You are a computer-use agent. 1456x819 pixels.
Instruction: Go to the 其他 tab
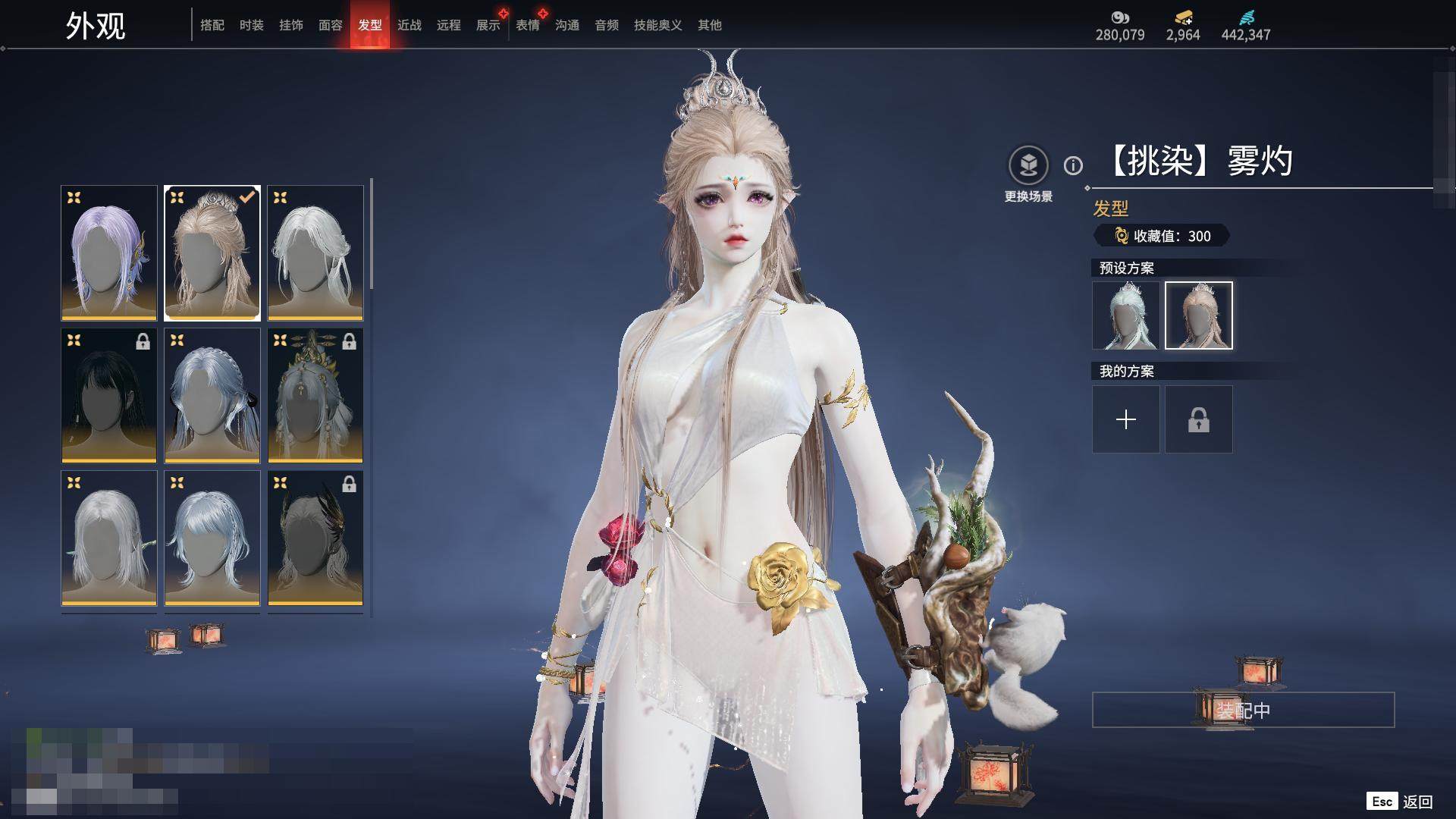tap(710, 25)
